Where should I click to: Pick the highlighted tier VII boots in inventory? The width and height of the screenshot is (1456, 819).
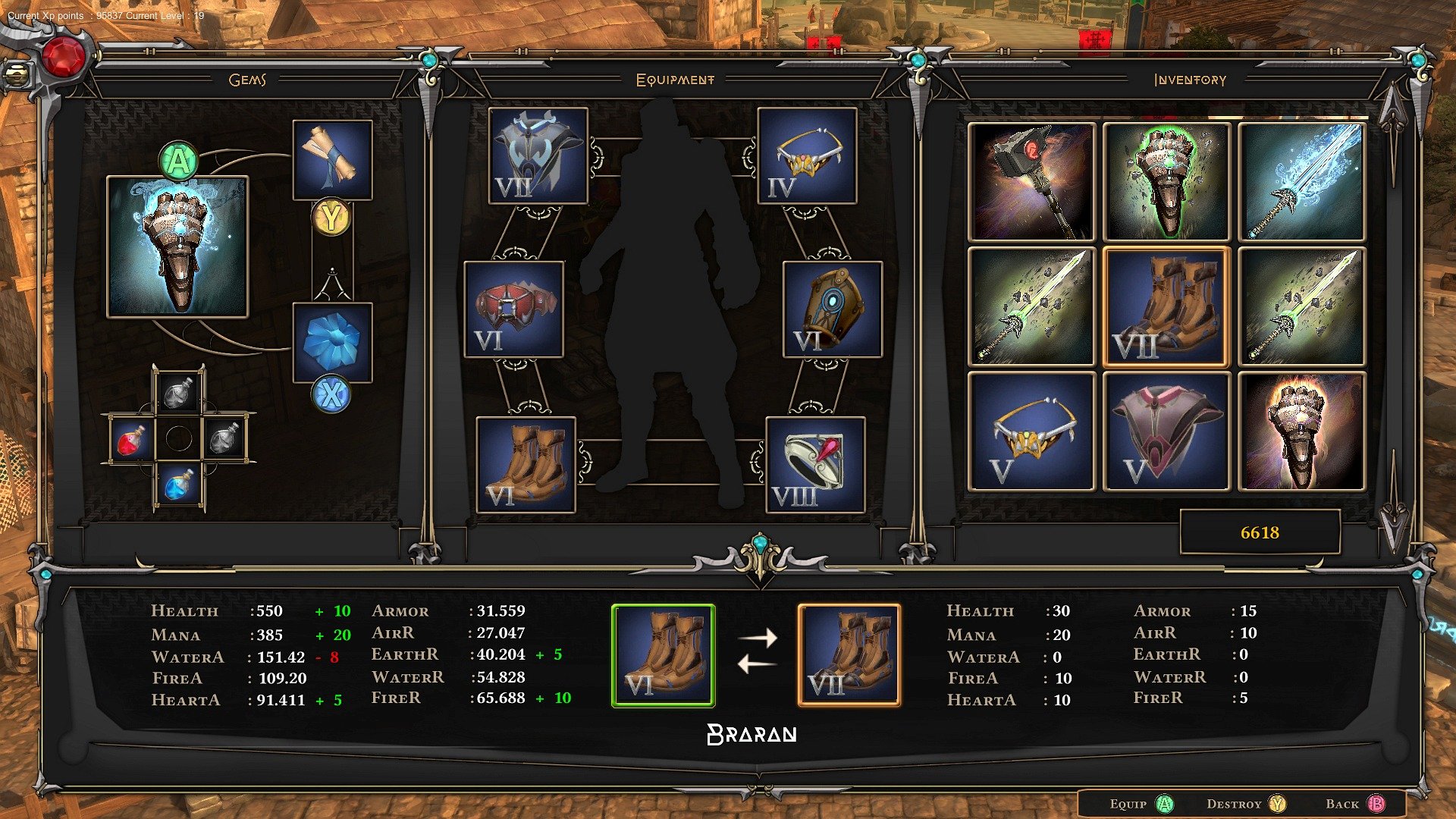point(1166,307)
